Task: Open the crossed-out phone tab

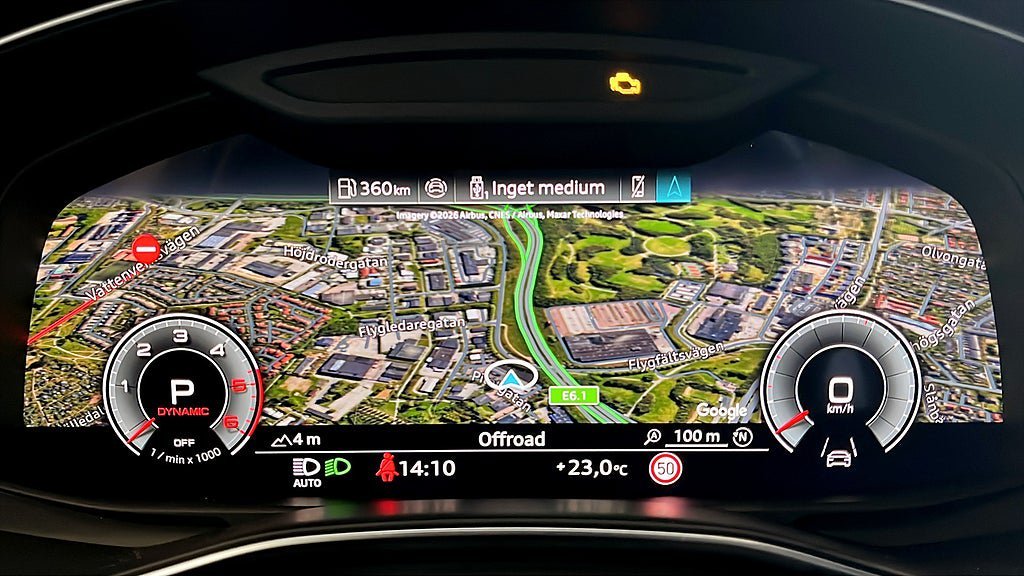Action: coord(639,187)
